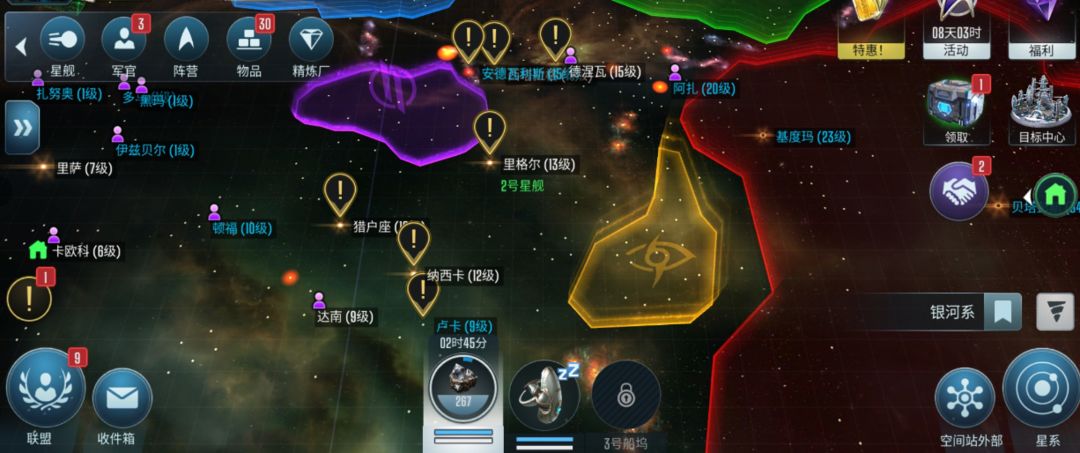The width and height of the screenshot is (1080, 453).
Task: Collapse the top menu bar arrow
Action: click(21, 46)
